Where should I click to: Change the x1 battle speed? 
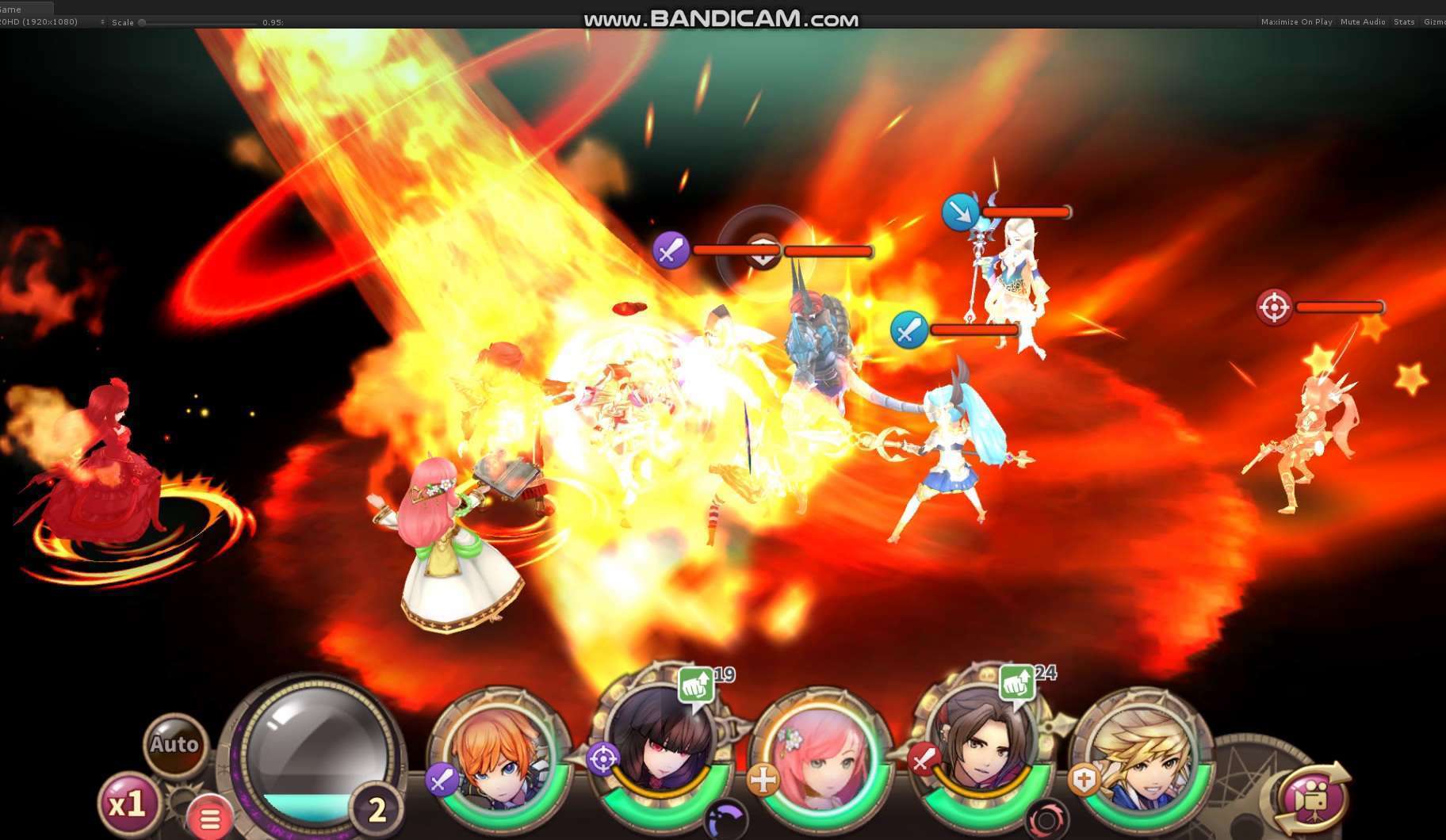tap(127, 805)
